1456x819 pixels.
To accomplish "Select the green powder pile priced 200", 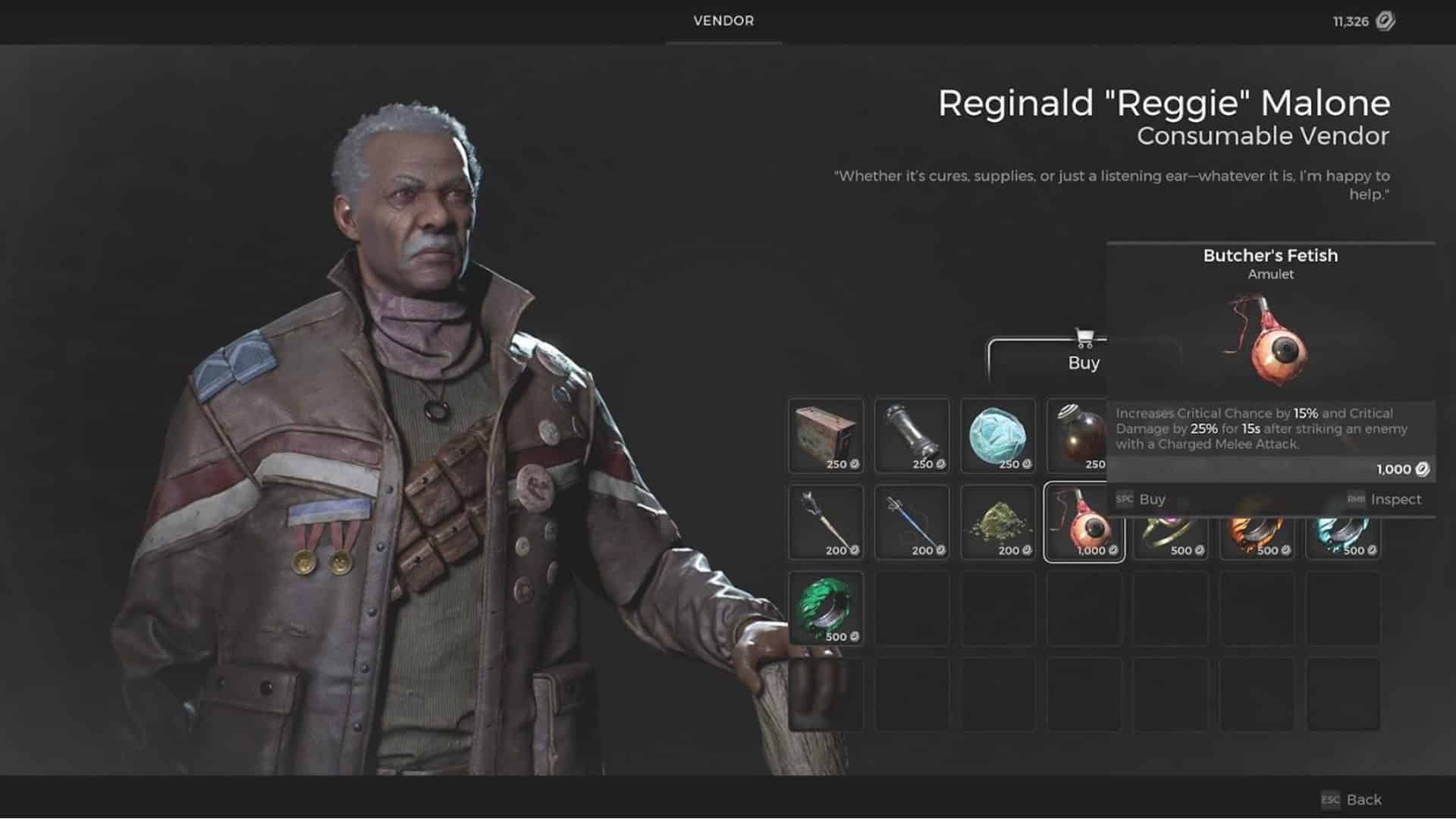I will pyautogui.click(x=998, y=523).
